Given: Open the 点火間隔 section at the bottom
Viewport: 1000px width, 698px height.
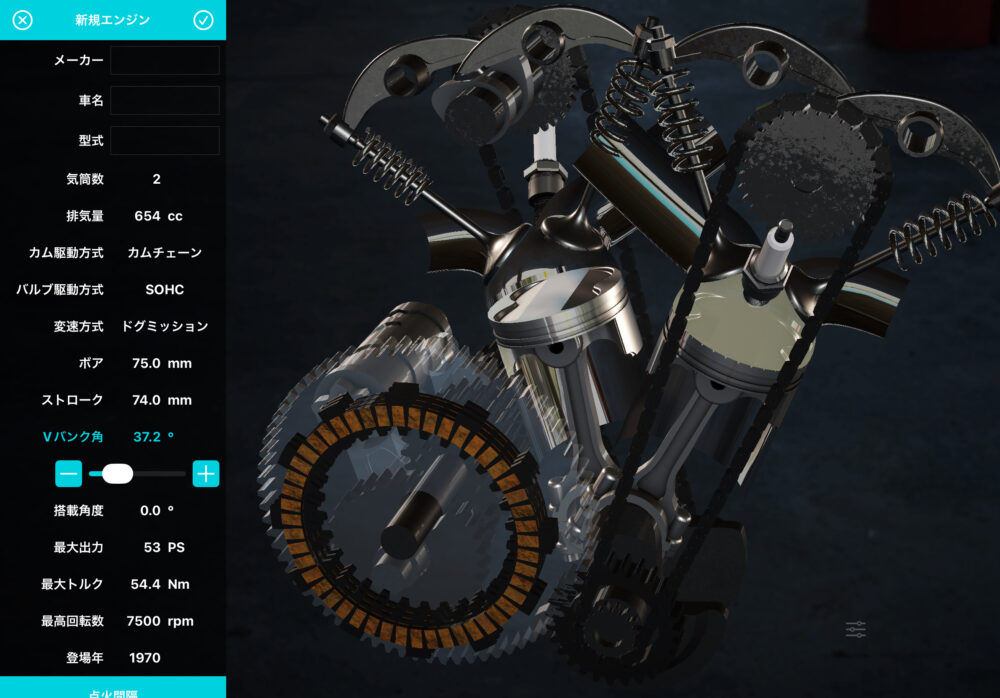Looking at the screenshot, I should tap(113, 688).
